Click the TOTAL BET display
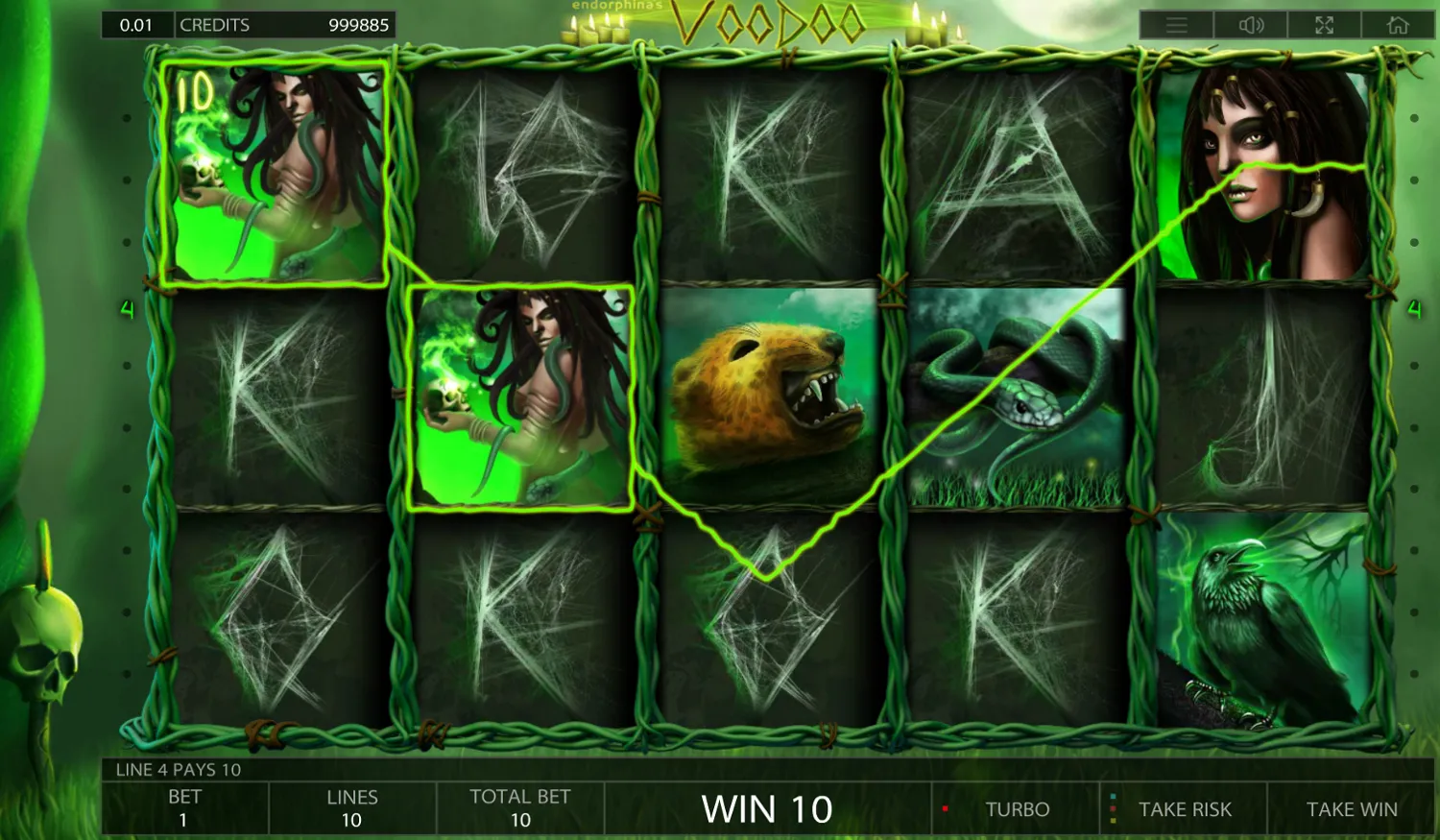This screenshot has height=840, width=1440. click(x=519, y=807)
